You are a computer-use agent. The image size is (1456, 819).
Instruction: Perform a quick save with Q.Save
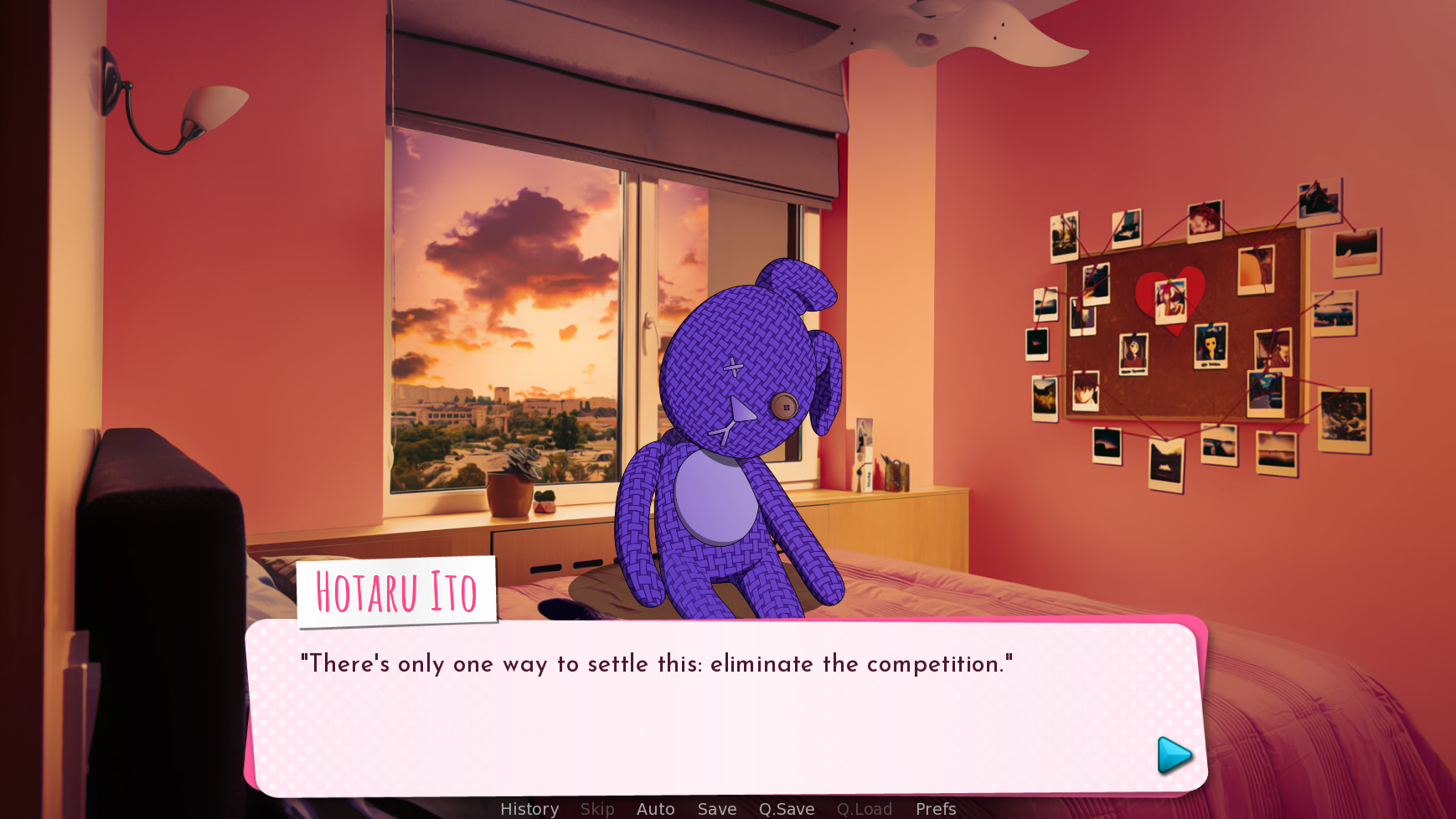(786, 809)
